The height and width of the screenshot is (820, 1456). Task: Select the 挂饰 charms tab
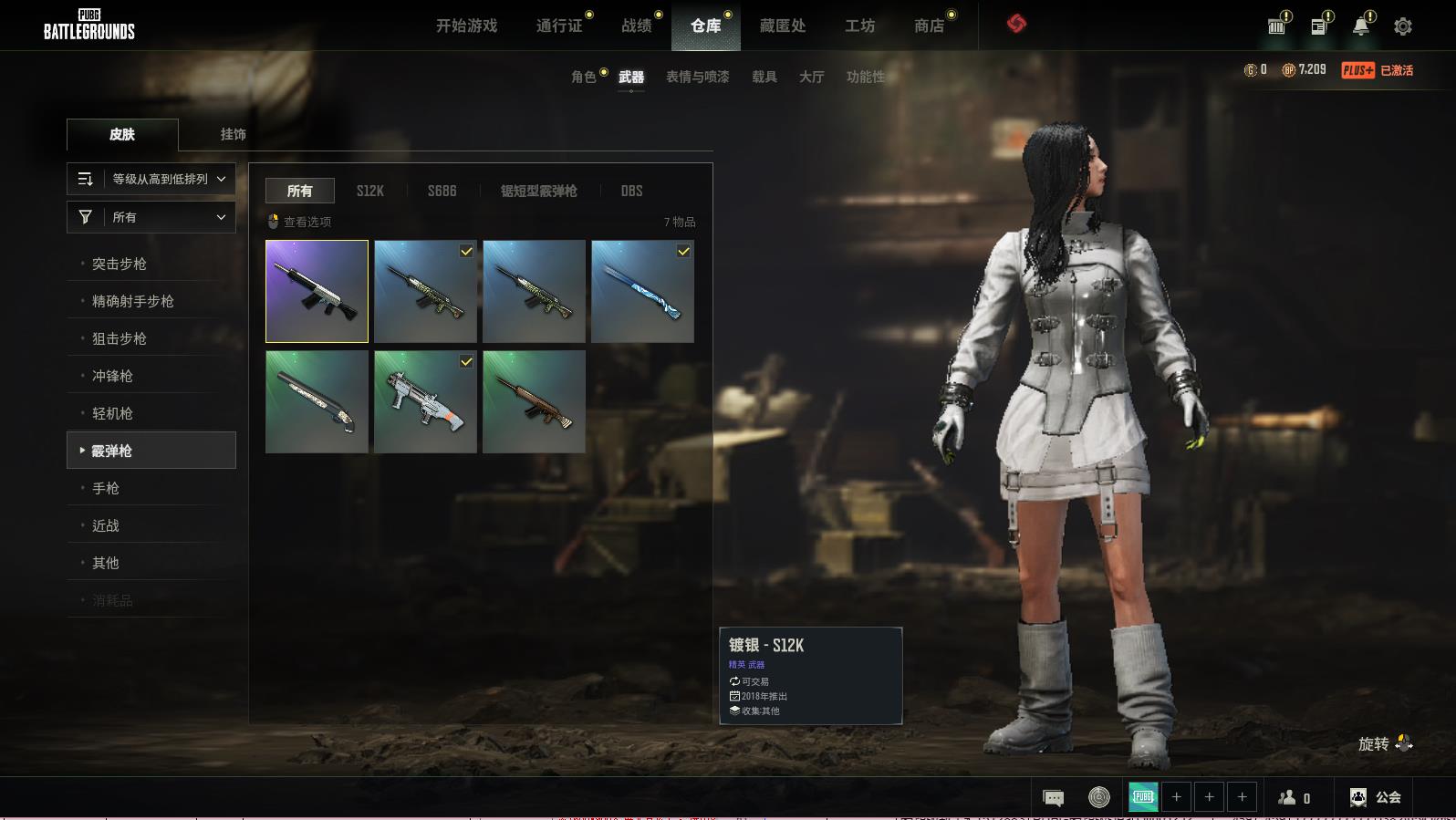point(233,134)
